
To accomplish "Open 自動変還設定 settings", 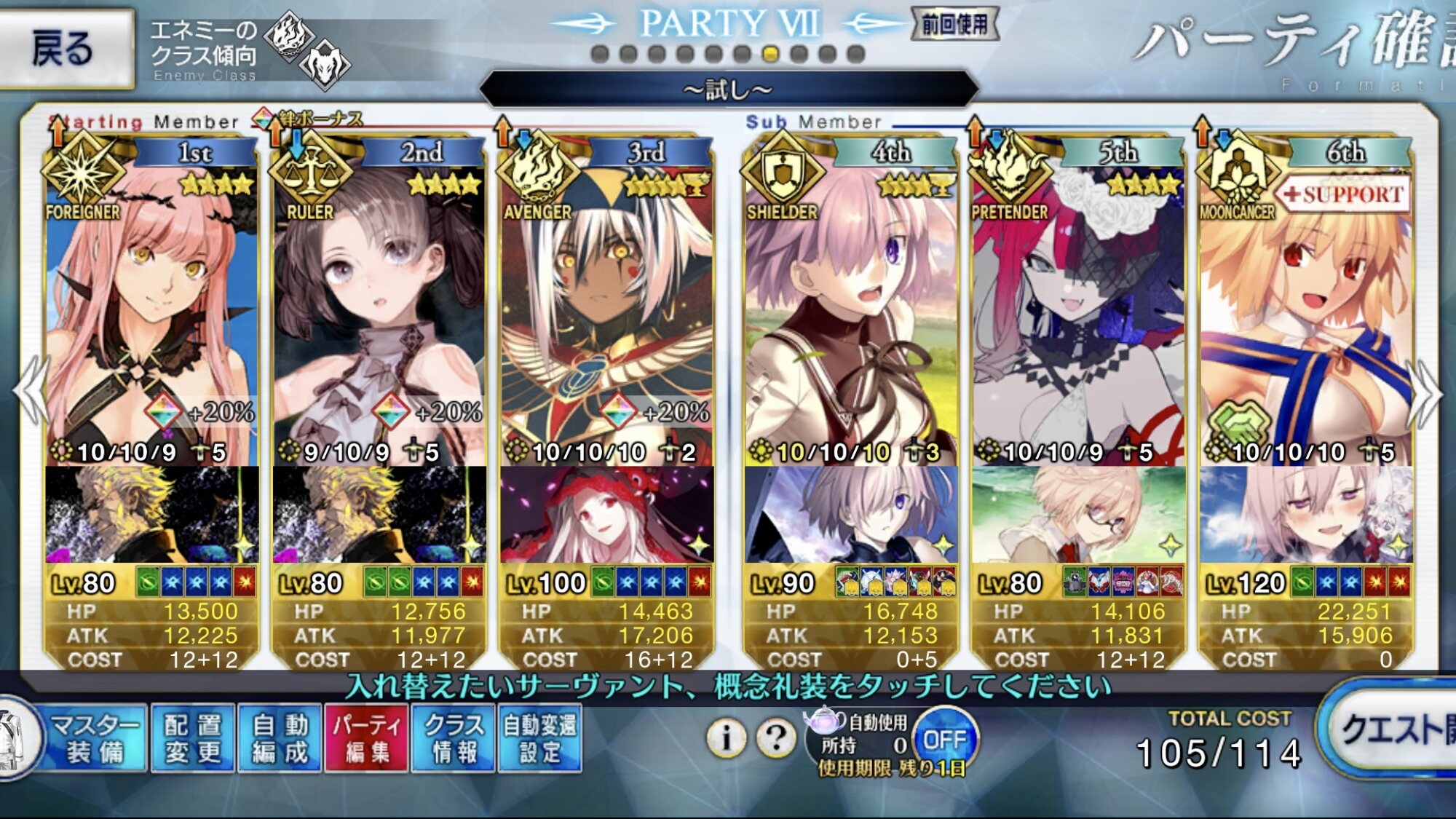I will click(540, 738).
